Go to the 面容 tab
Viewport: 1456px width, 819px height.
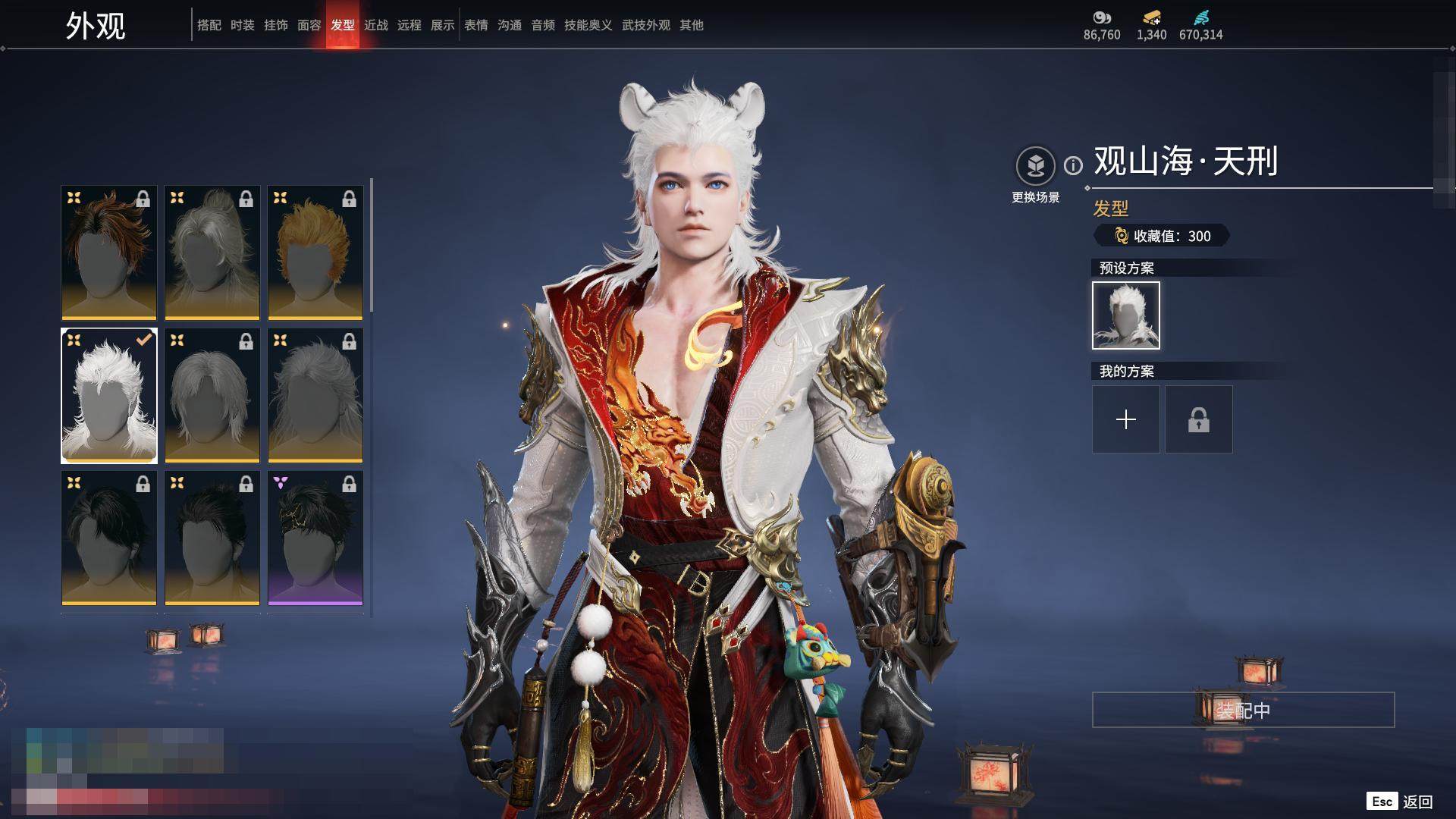pos(309,25)
